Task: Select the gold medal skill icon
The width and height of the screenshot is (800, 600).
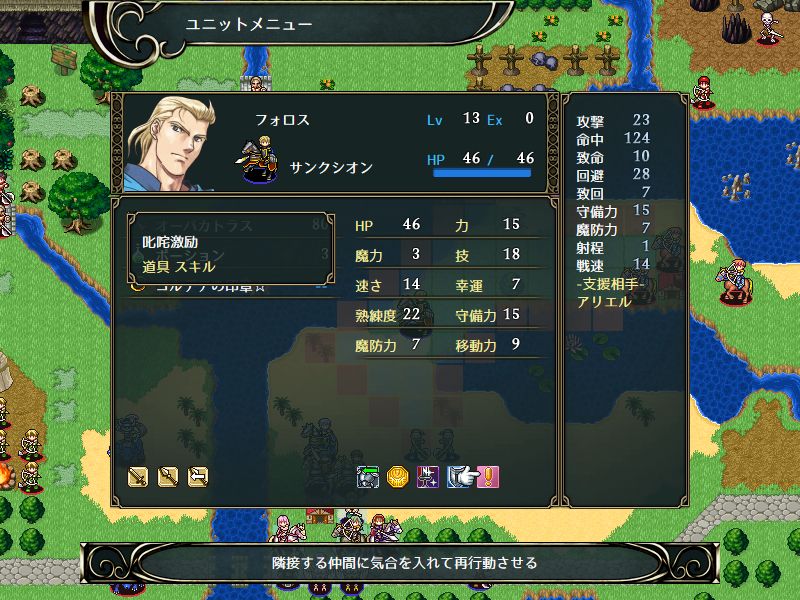Action: (397, 477)
